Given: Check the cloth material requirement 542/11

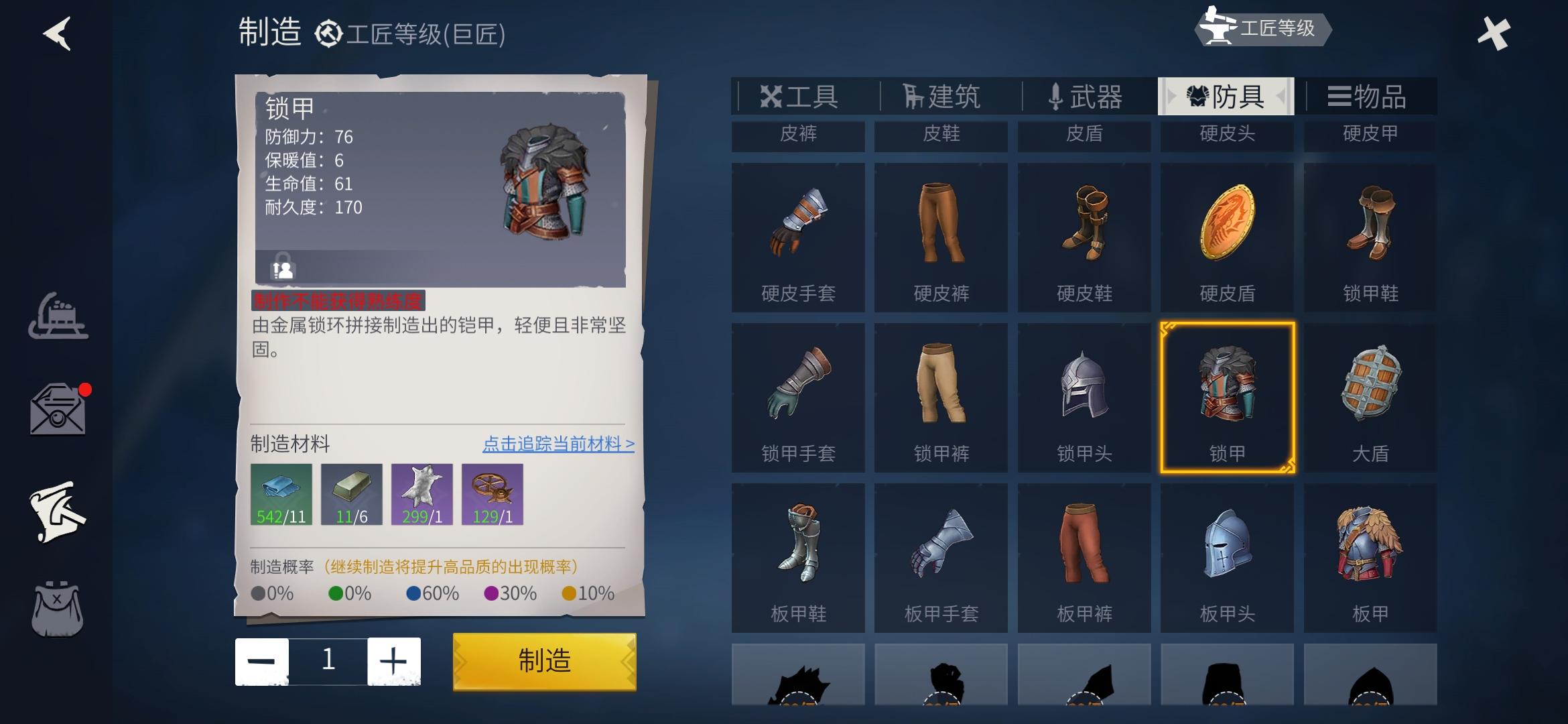Looking at the screenshot, I should [280, 495].
